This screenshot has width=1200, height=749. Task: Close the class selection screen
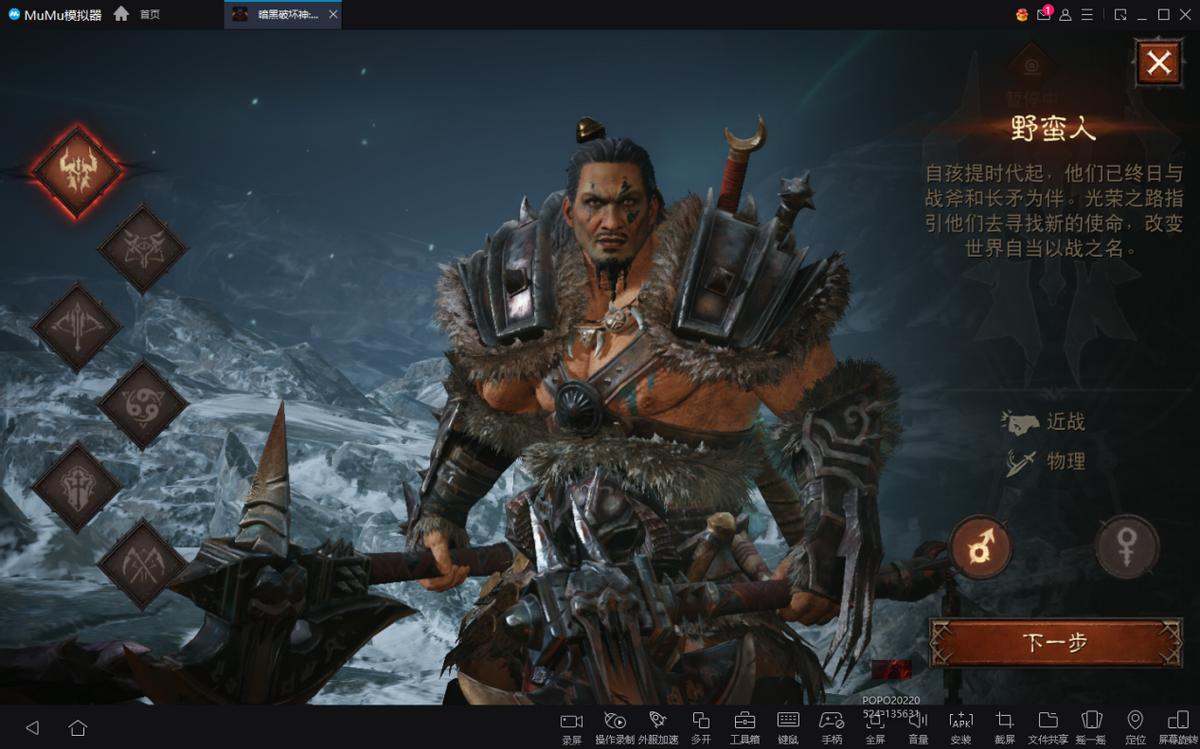(1158, 63)
